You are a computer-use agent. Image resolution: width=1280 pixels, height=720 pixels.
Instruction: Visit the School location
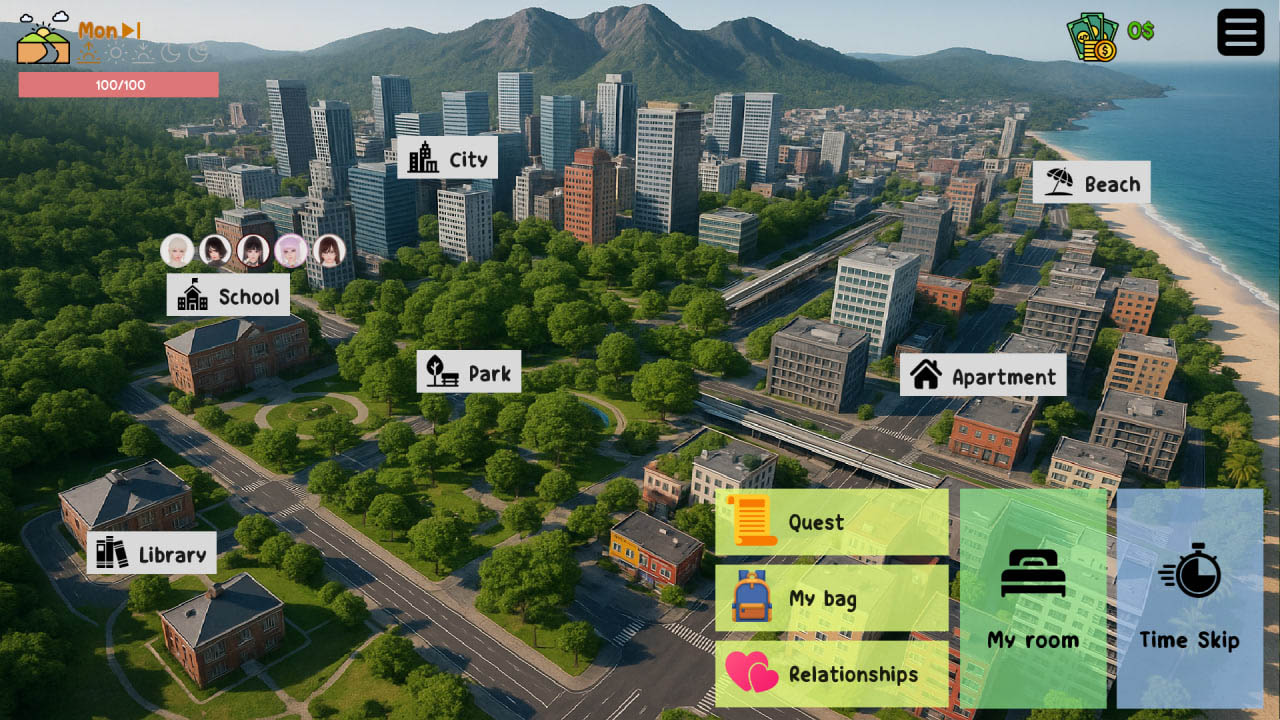tap(228, 295)
